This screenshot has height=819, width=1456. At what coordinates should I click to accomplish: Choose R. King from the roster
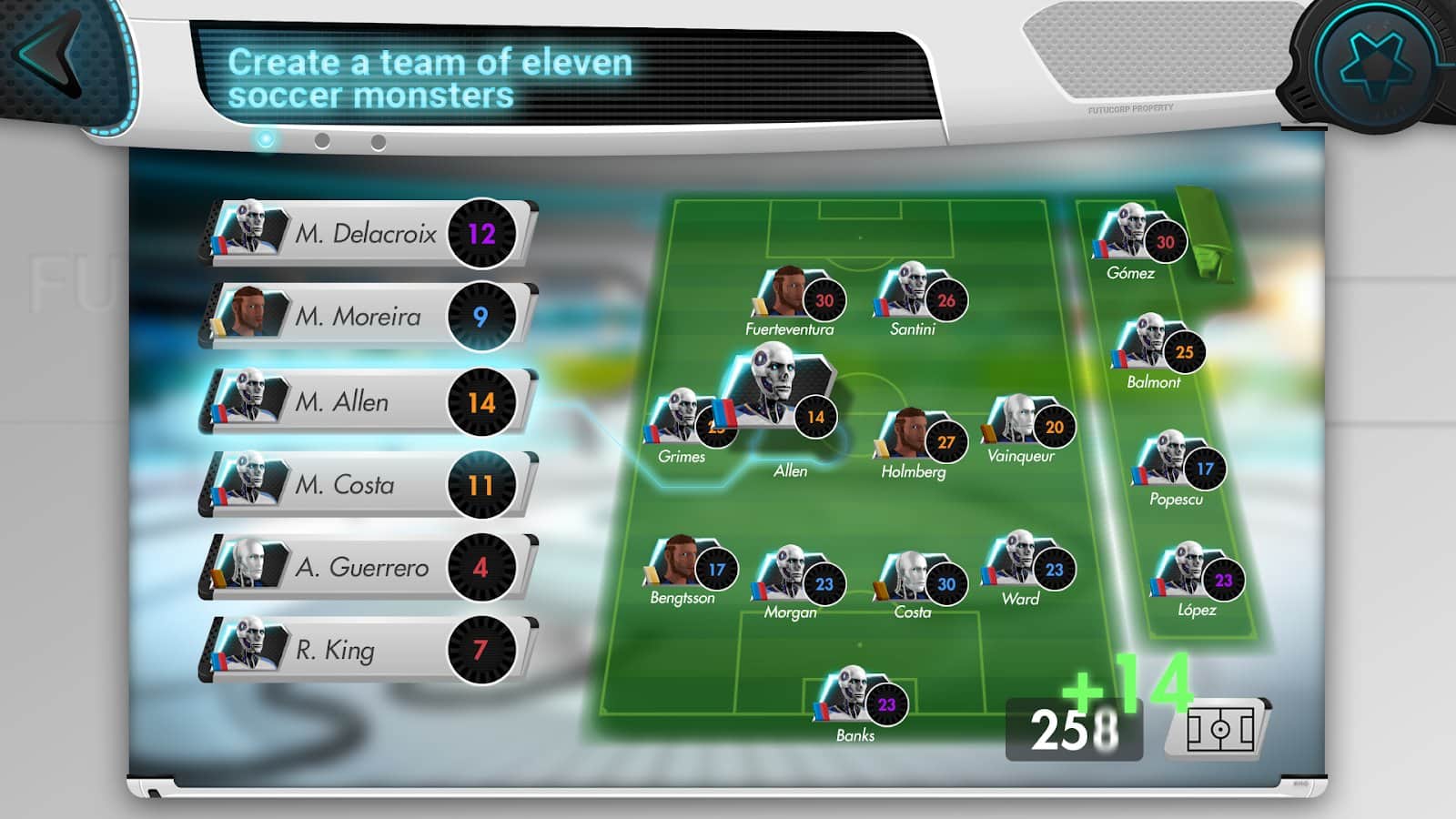(x=366, y=650)
